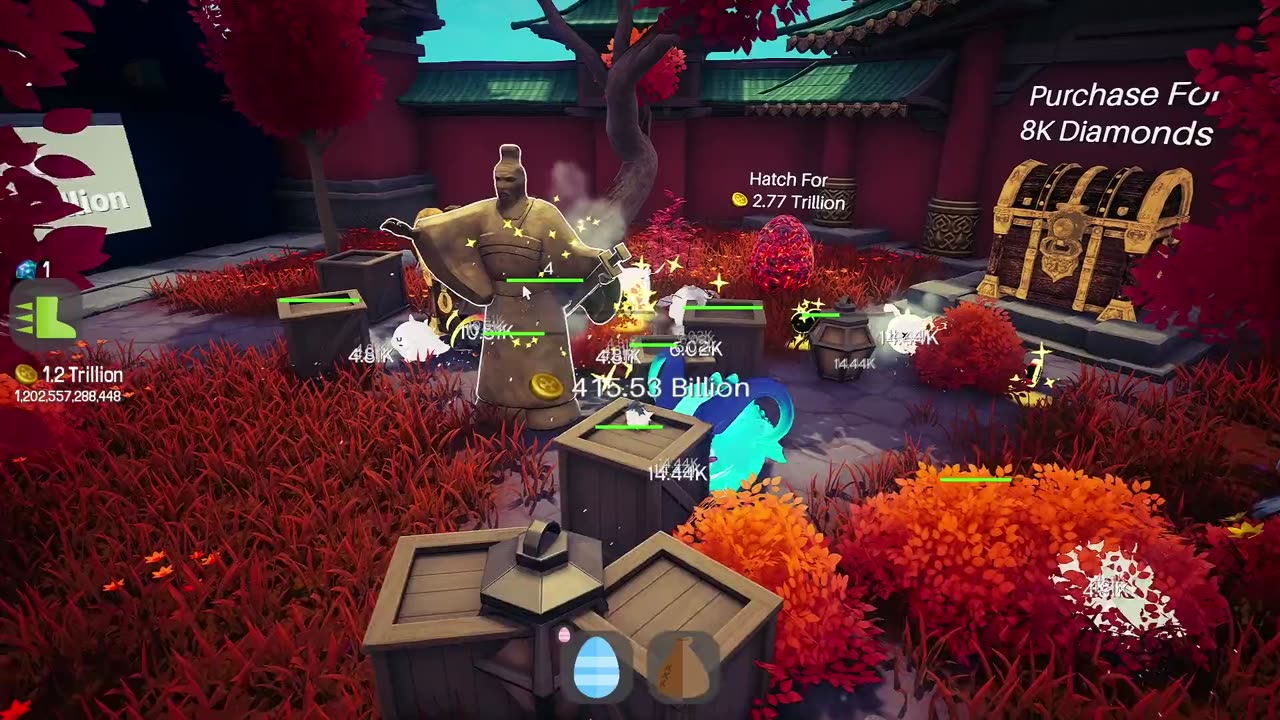
Task: Activate the green speed boot button
Action: [x=46, y=318]
